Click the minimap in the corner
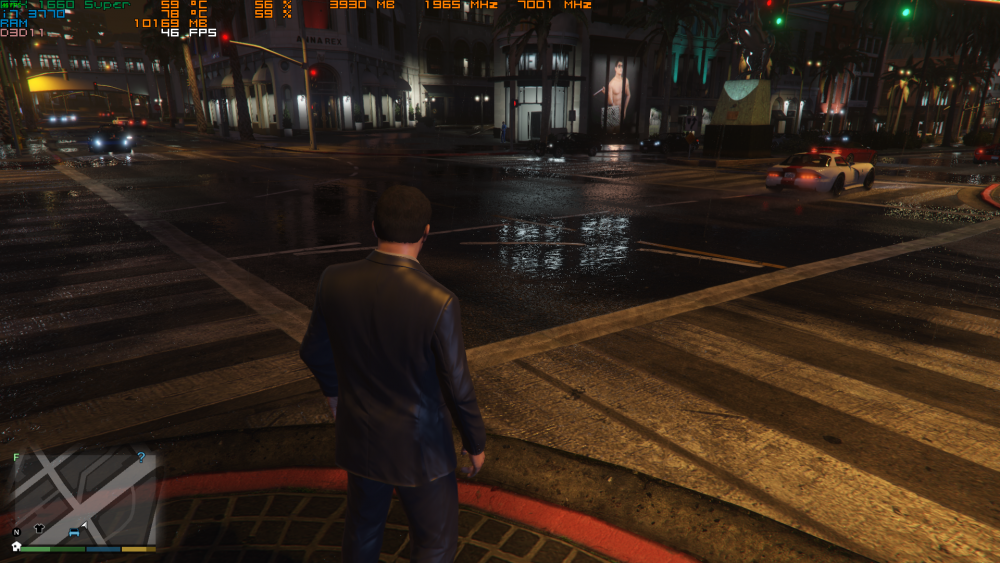 pos(84,497)
